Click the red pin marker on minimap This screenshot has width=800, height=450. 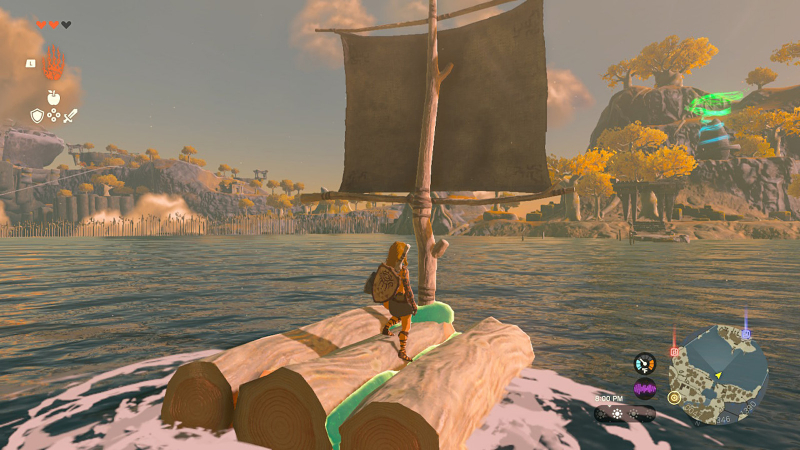pyautogui.click(x=674, y=351)
